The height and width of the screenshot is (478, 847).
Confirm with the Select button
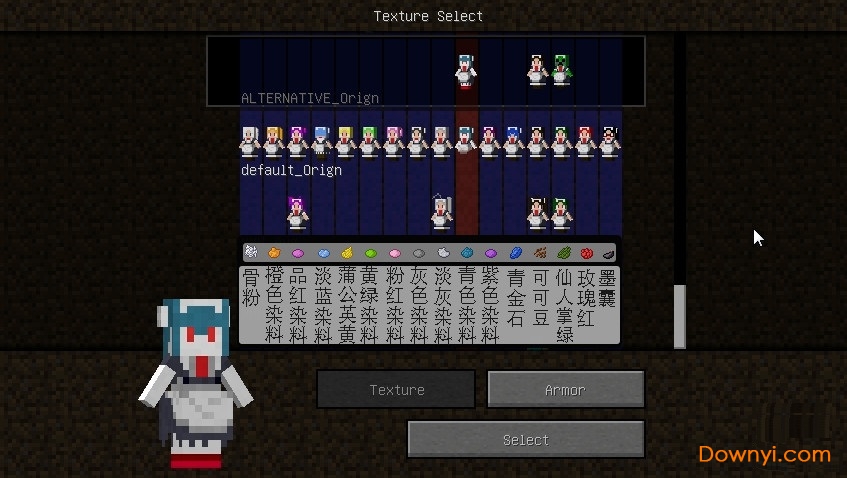click(x=525, y=439)
